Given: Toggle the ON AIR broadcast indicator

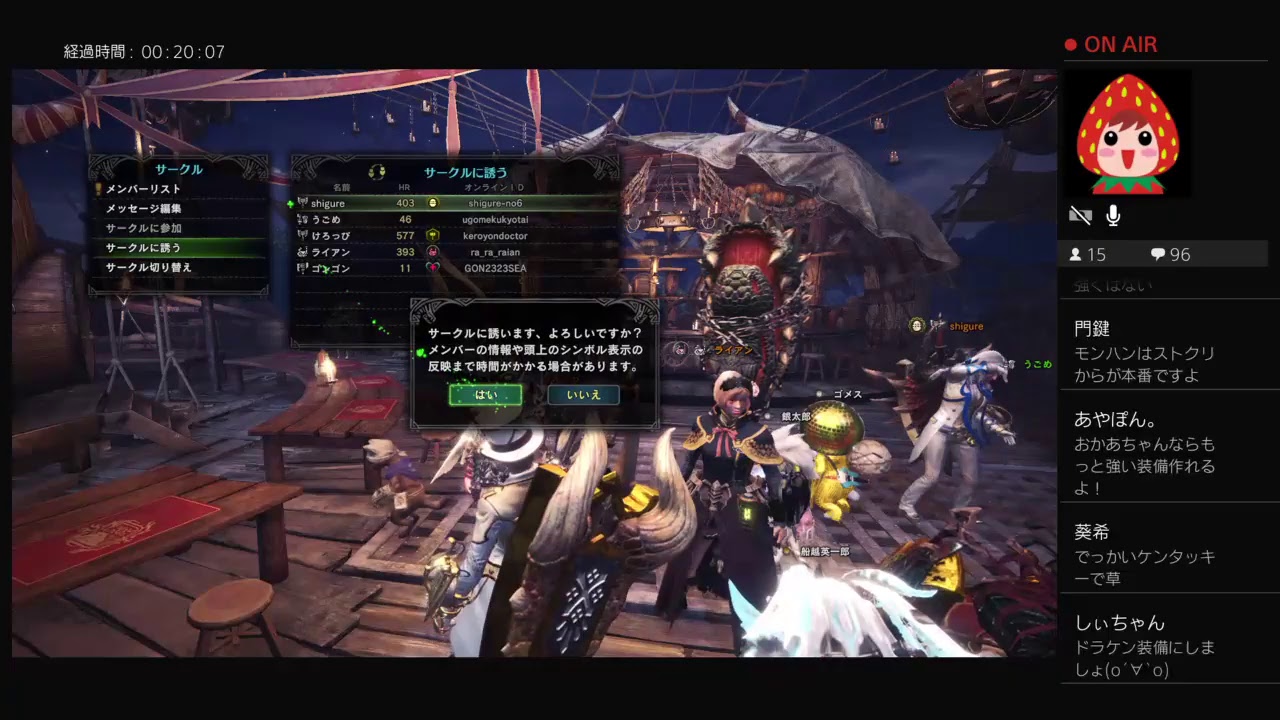Looking at the screenshot, I should pos(1110,44).
